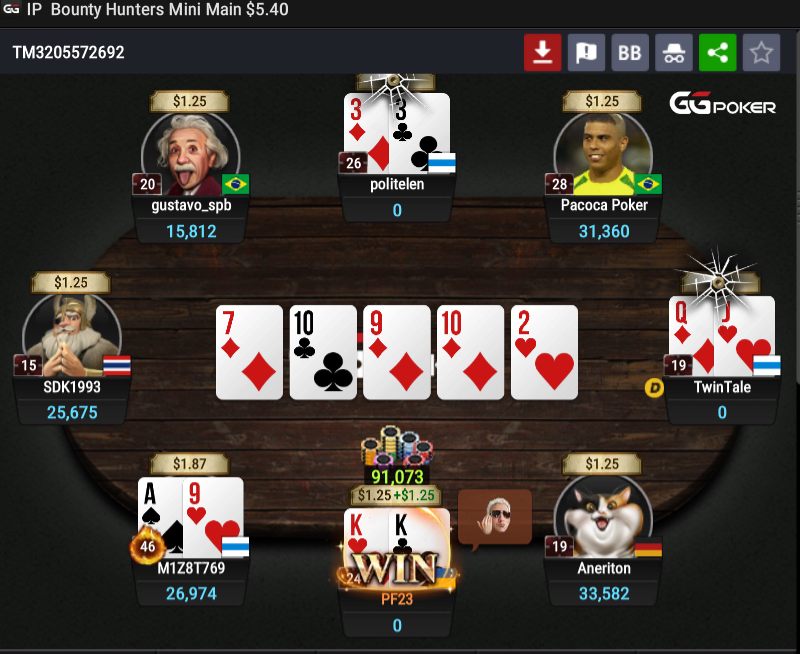Share this hand with the green button
The image size is (800, 654).
(717, 52)
